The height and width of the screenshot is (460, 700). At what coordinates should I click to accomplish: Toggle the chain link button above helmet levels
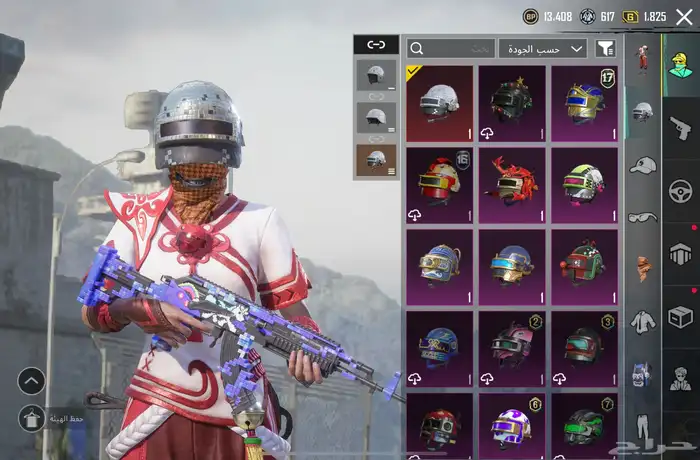pyautogui.click(x=376, y=45)
